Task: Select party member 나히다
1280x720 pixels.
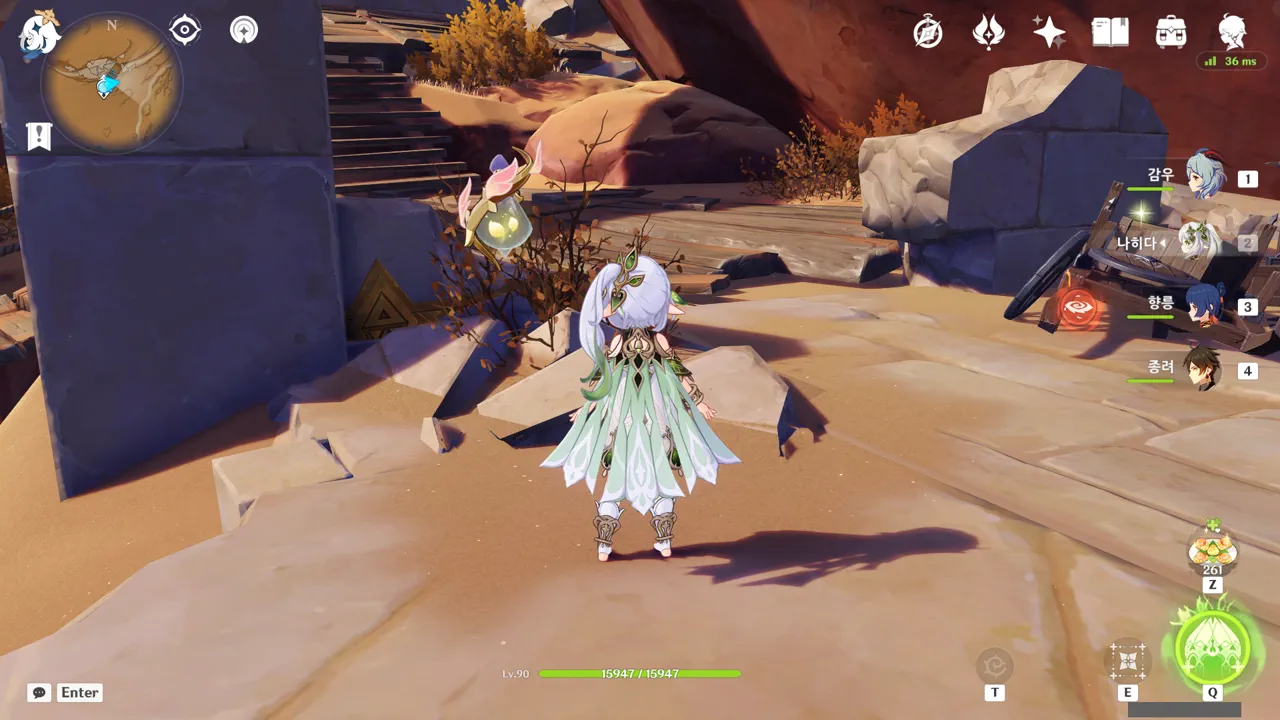Action: click(x=1197, y=242)
